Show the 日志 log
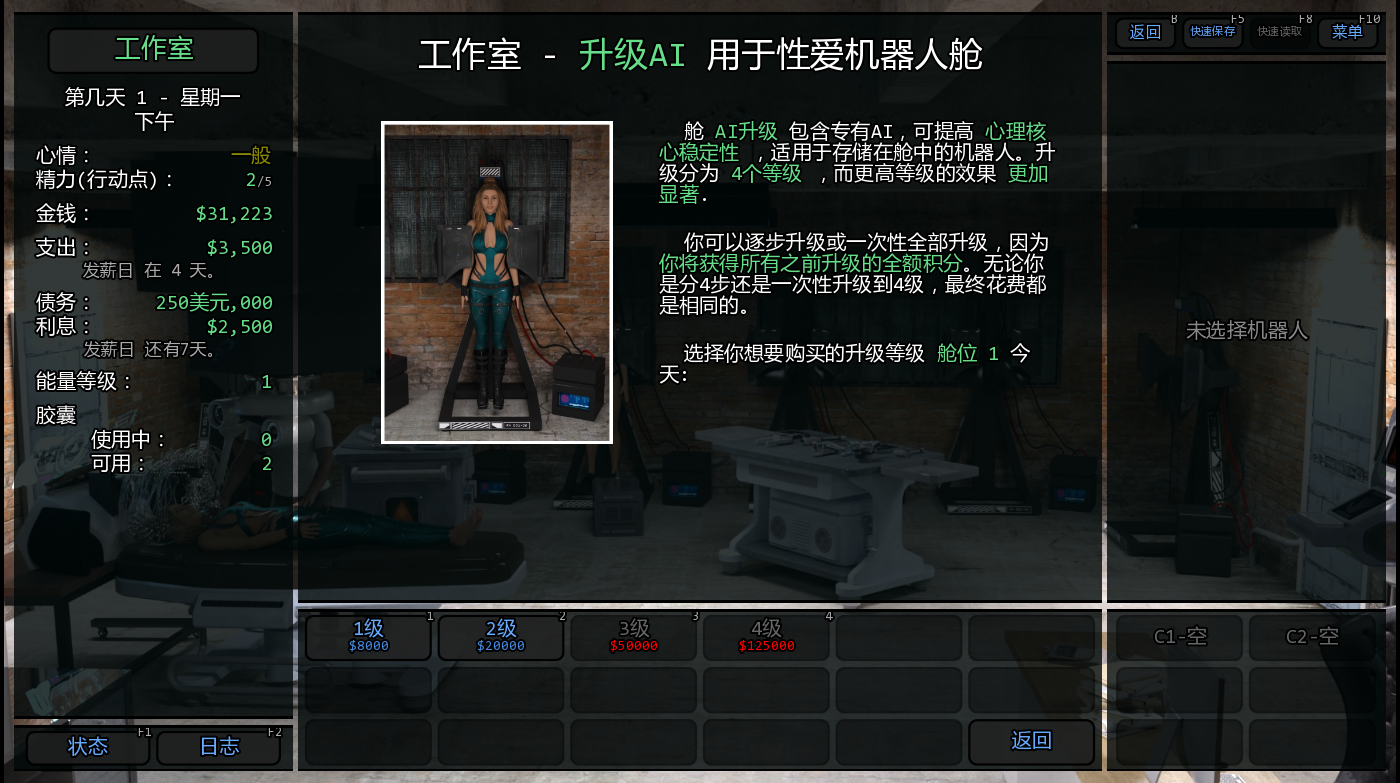 (x=219, y=747)
